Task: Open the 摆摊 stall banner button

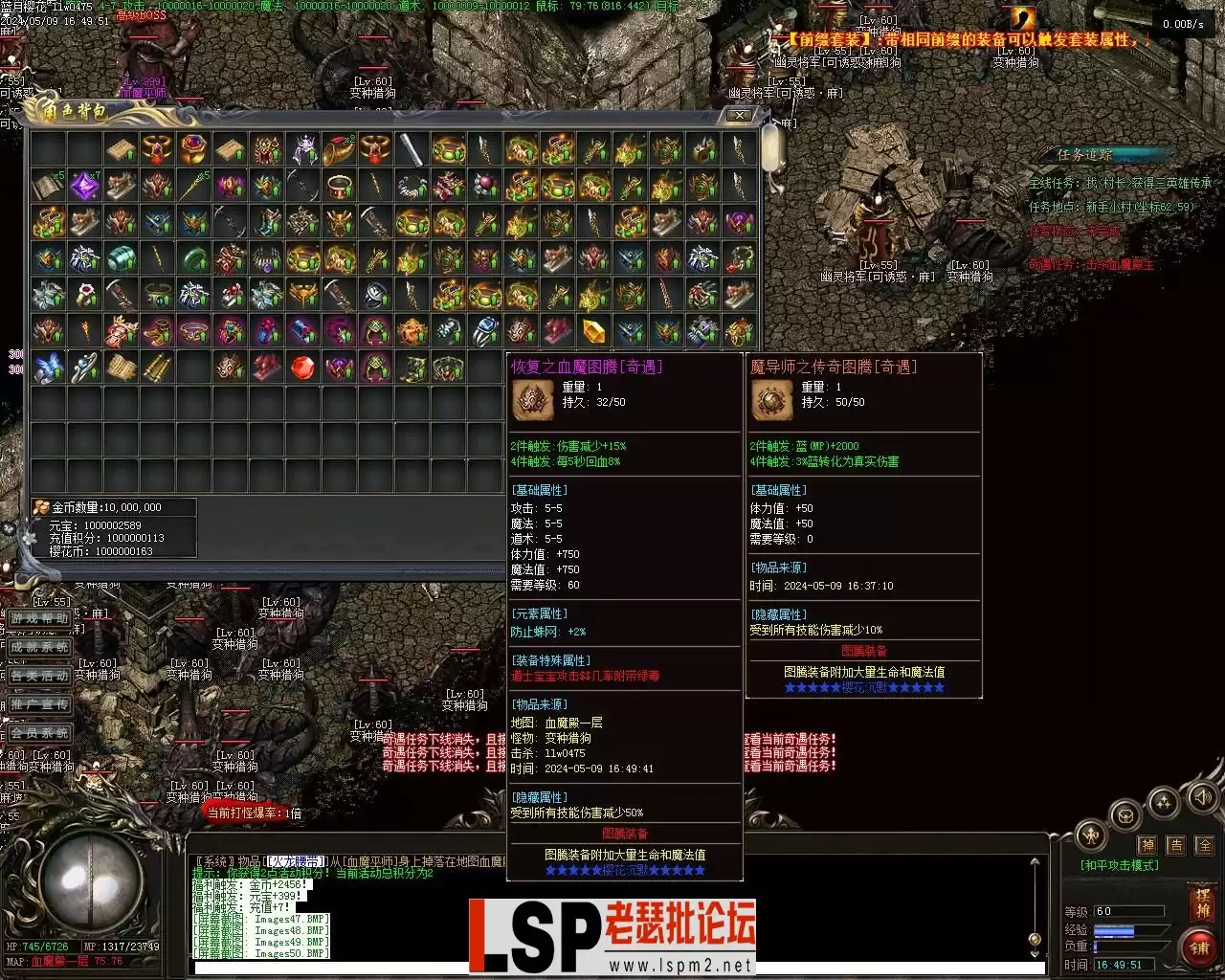Action: 1202,902
